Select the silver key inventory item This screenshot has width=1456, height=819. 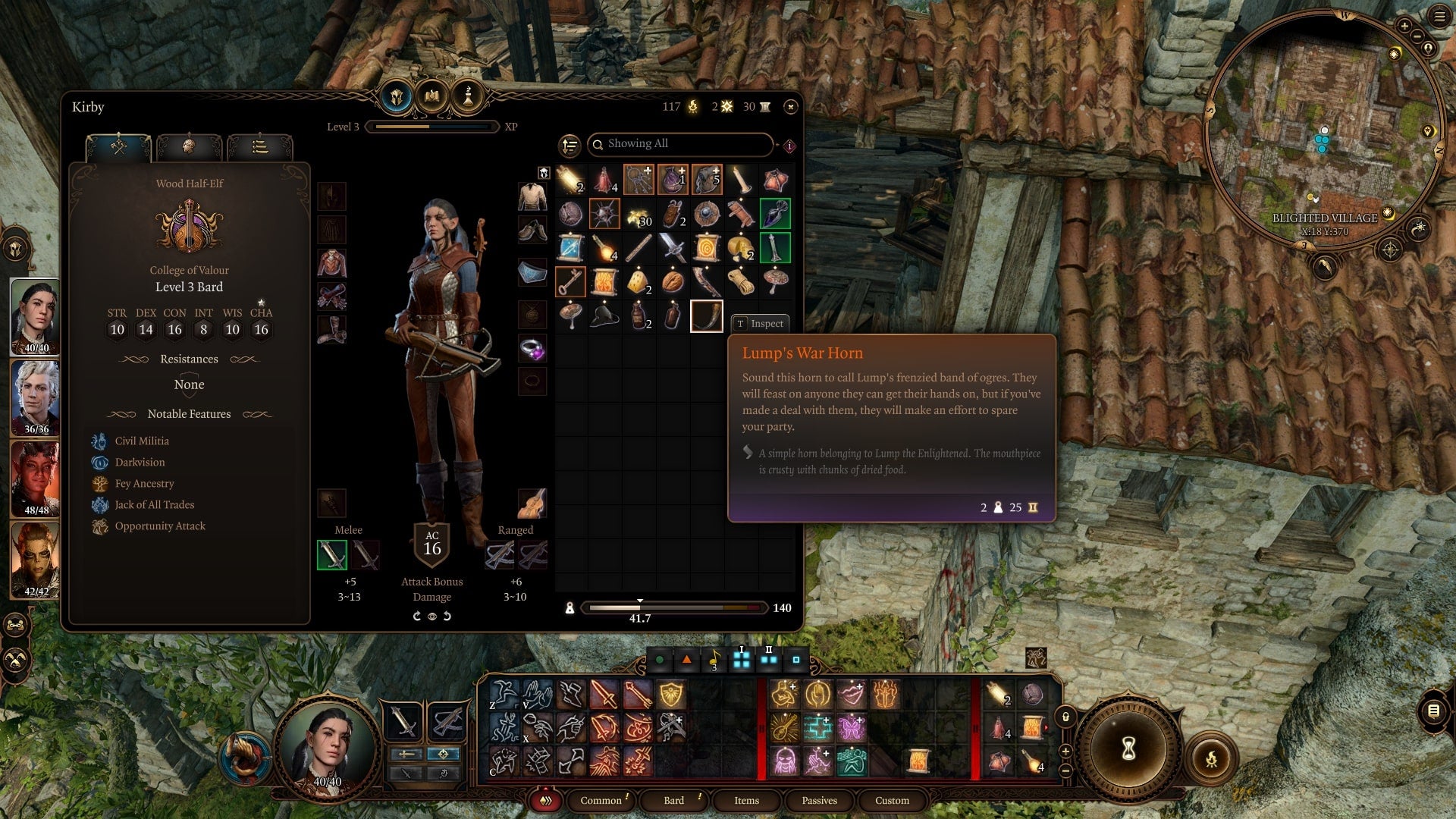point(570,282)
